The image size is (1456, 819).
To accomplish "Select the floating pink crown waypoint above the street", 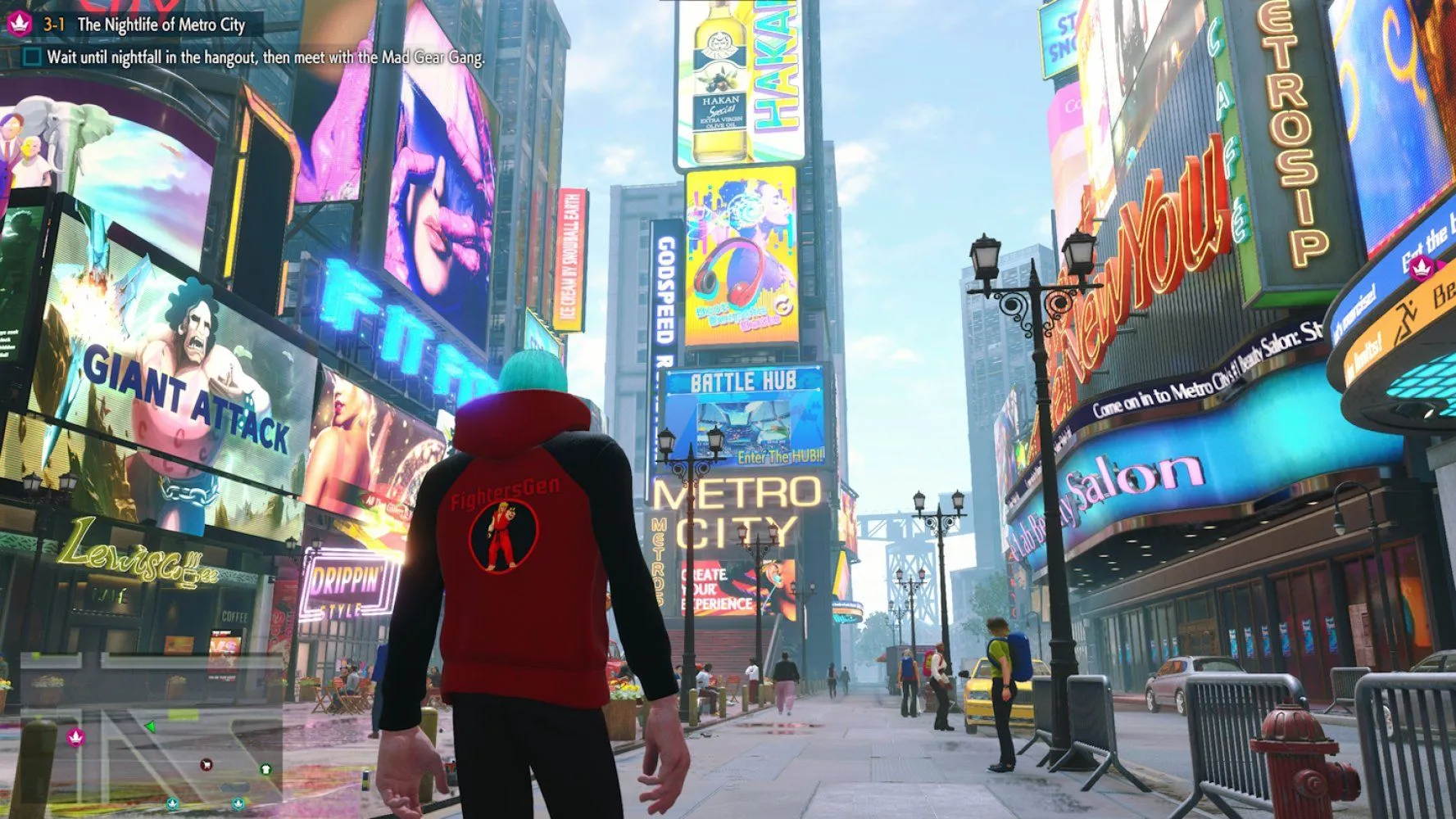I will point(1422,265).
